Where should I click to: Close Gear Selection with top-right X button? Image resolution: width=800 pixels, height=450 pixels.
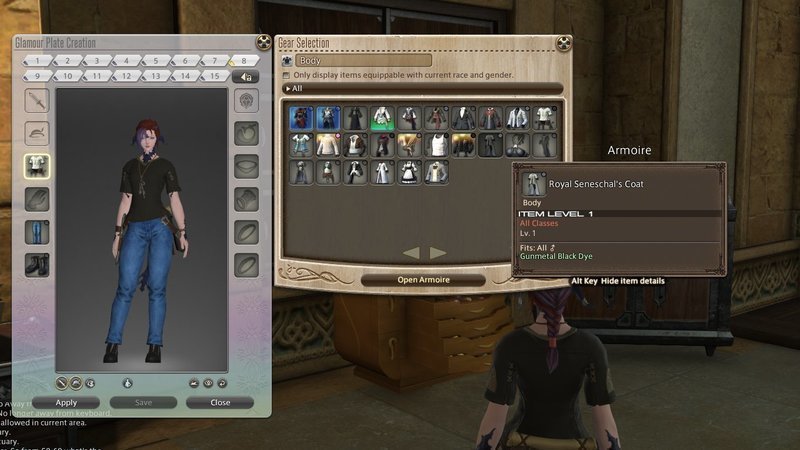[x=565, y=43]
